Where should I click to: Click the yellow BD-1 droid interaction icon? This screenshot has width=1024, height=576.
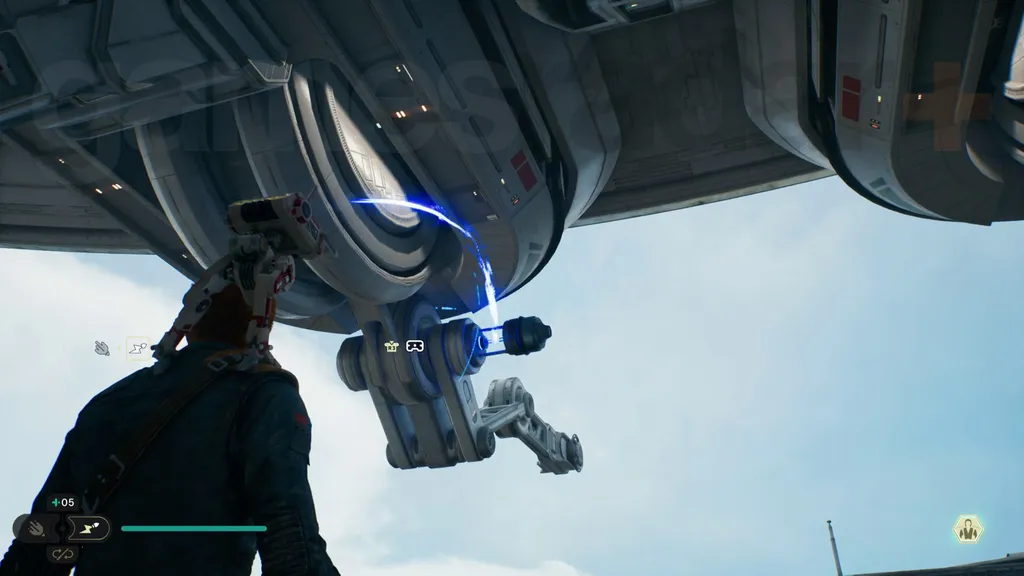pos(392,346)
